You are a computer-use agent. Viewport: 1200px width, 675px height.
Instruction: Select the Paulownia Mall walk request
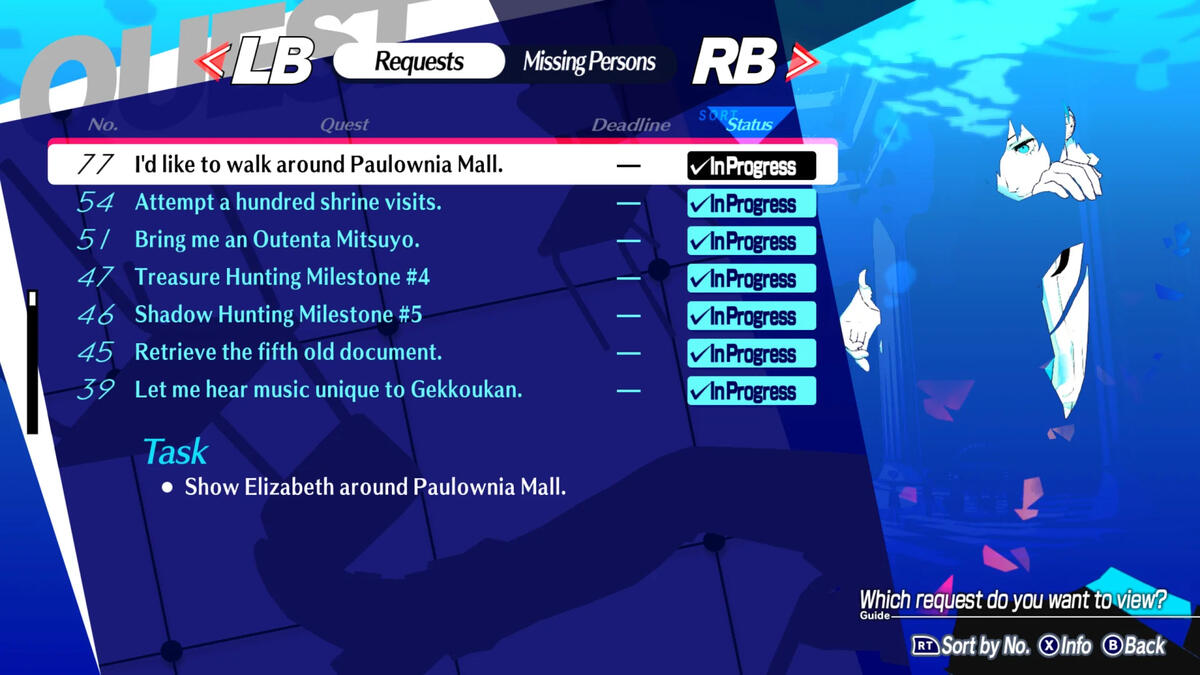point(319,165)
